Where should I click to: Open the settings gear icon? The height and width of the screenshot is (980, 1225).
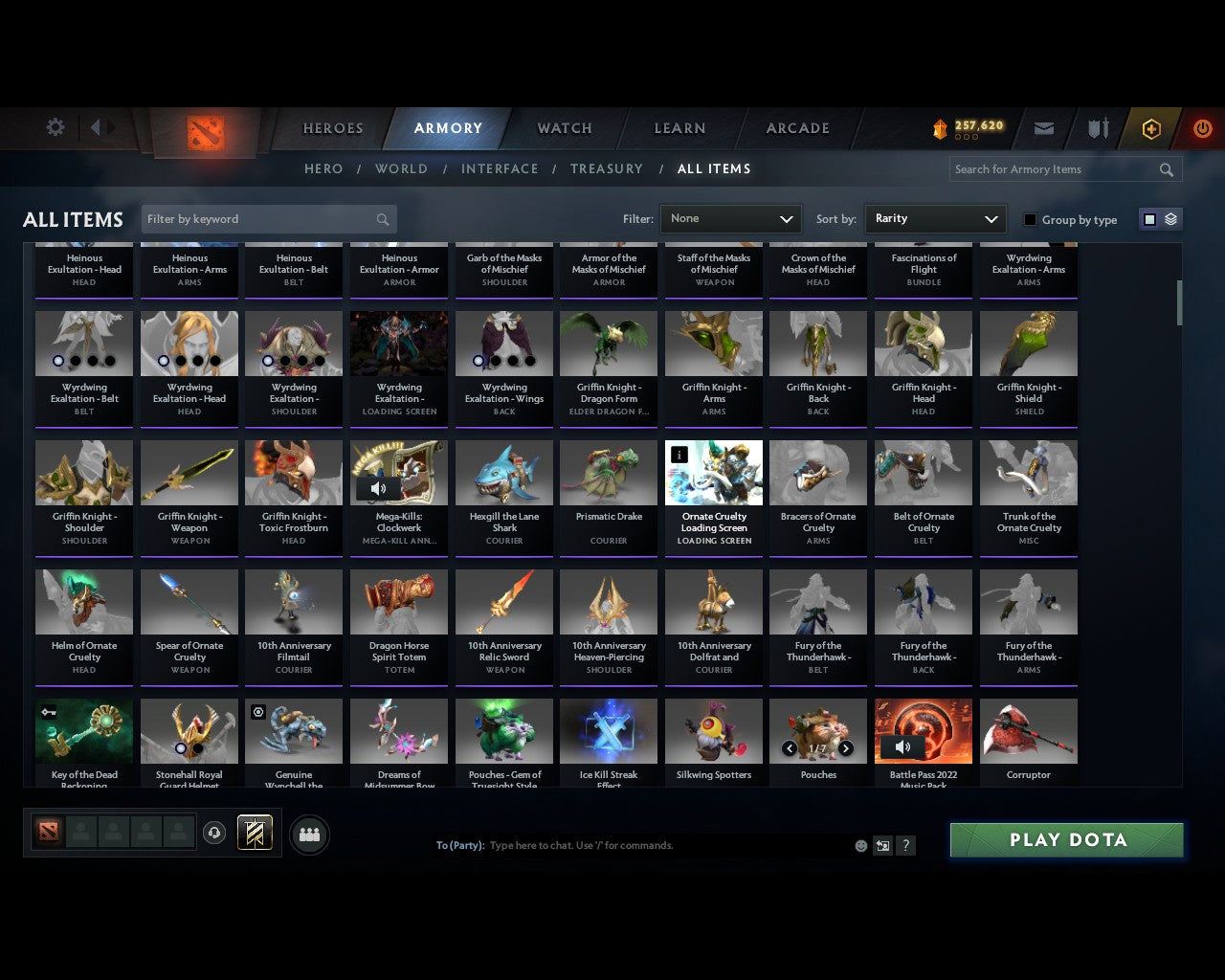click(55, 126)
